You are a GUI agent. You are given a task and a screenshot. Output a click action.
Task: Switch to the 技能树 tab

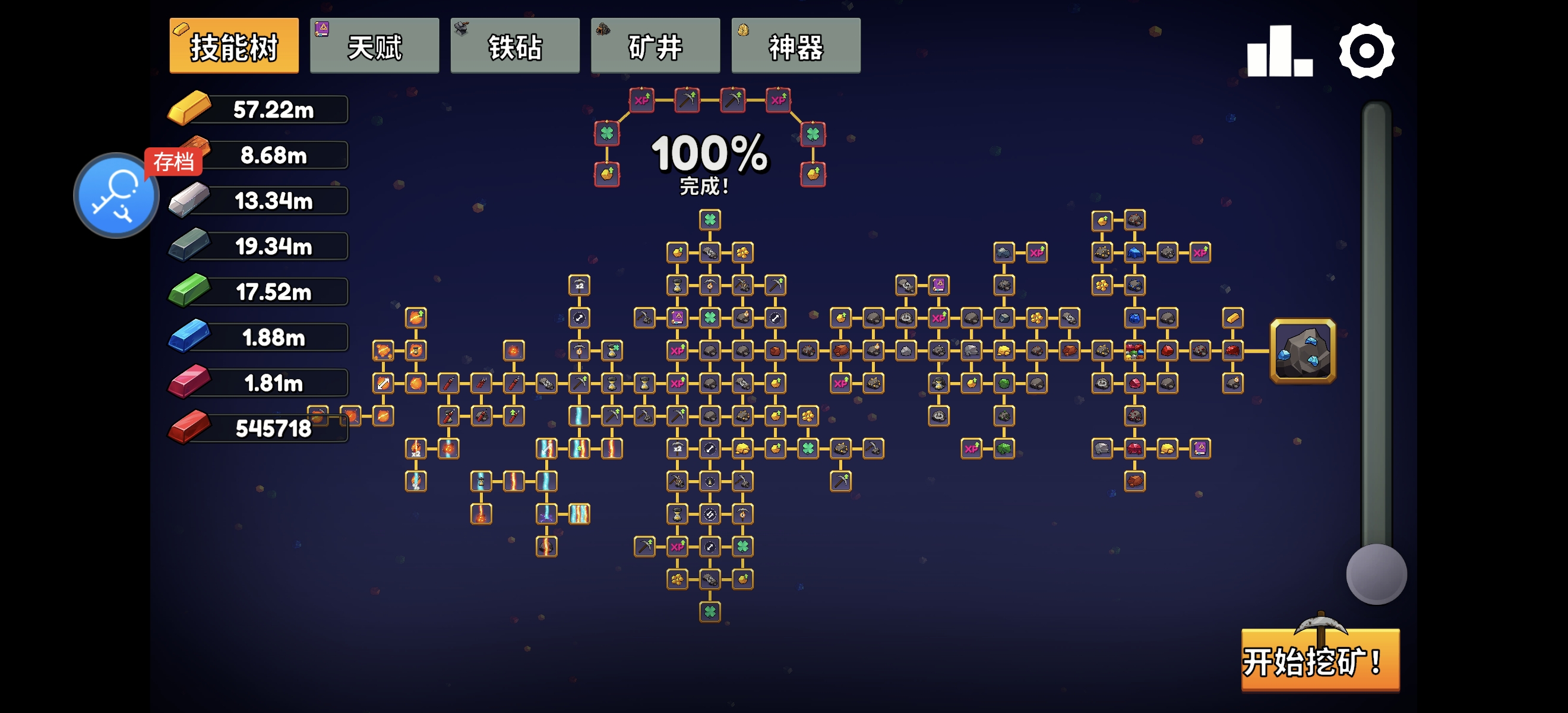click(x=234, y=46)
